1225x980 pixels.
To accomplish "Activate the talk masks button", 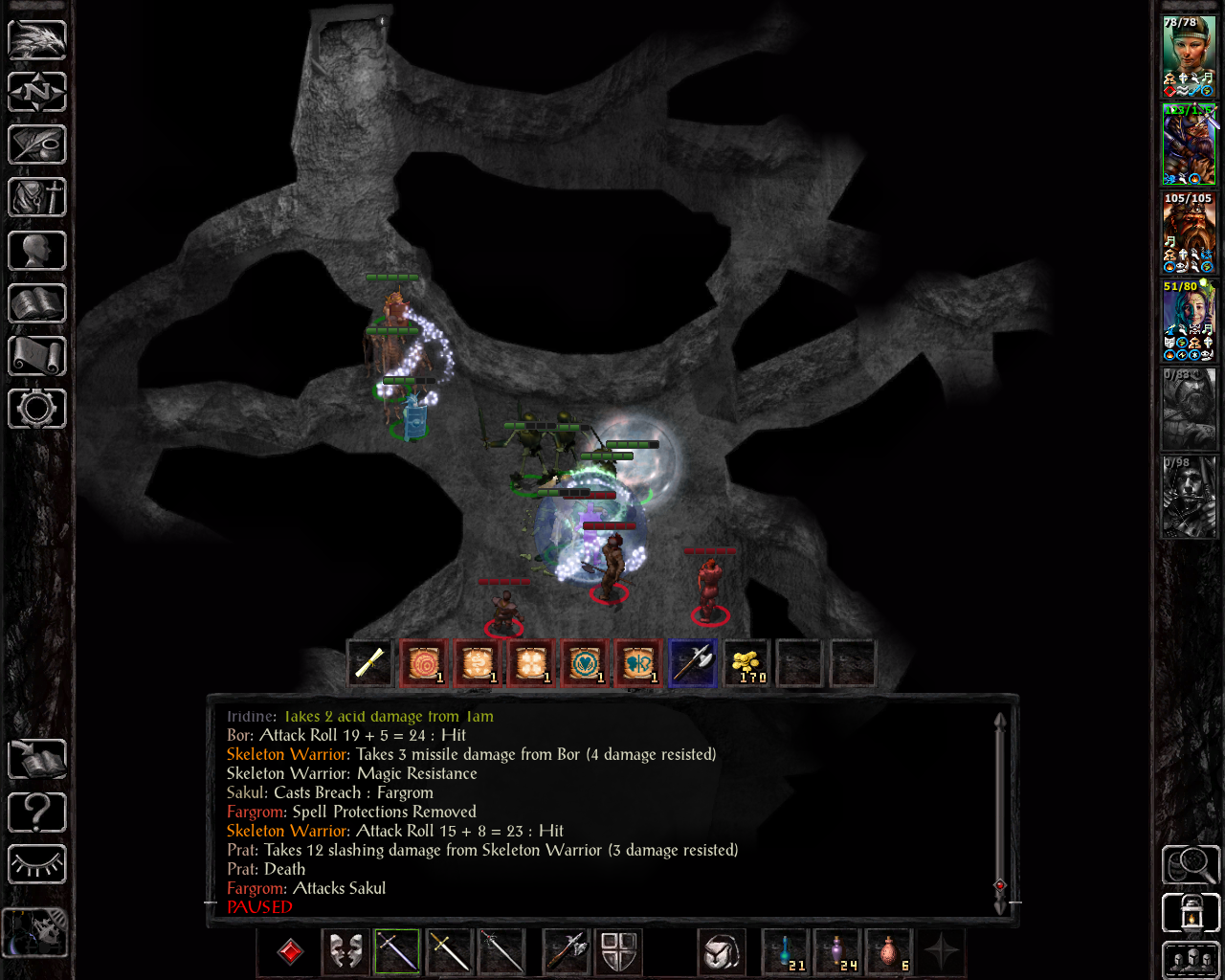I will (345, 951).
